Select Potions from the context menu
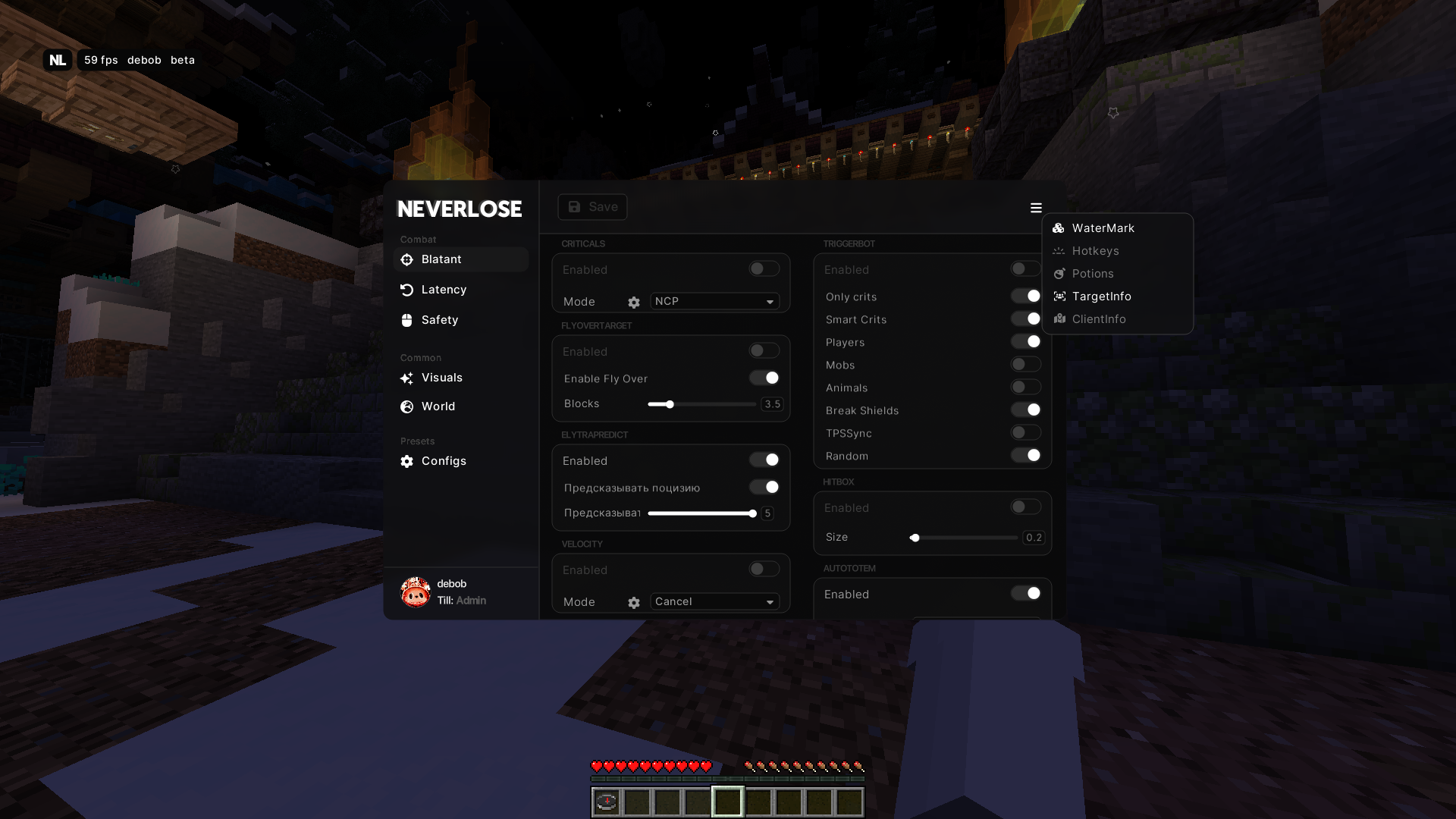This screenshot has height=819, width=1456. coord(1092,274)
